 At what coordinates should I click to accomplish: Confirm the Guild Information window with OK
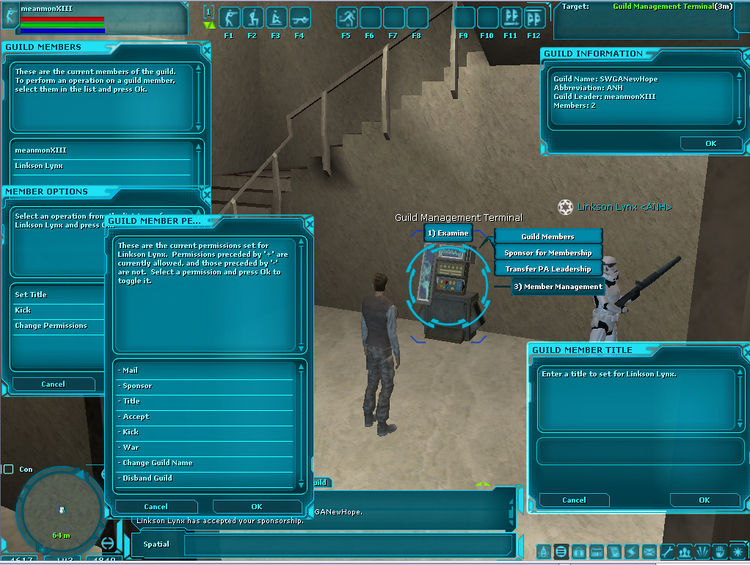tap(710, 143)
